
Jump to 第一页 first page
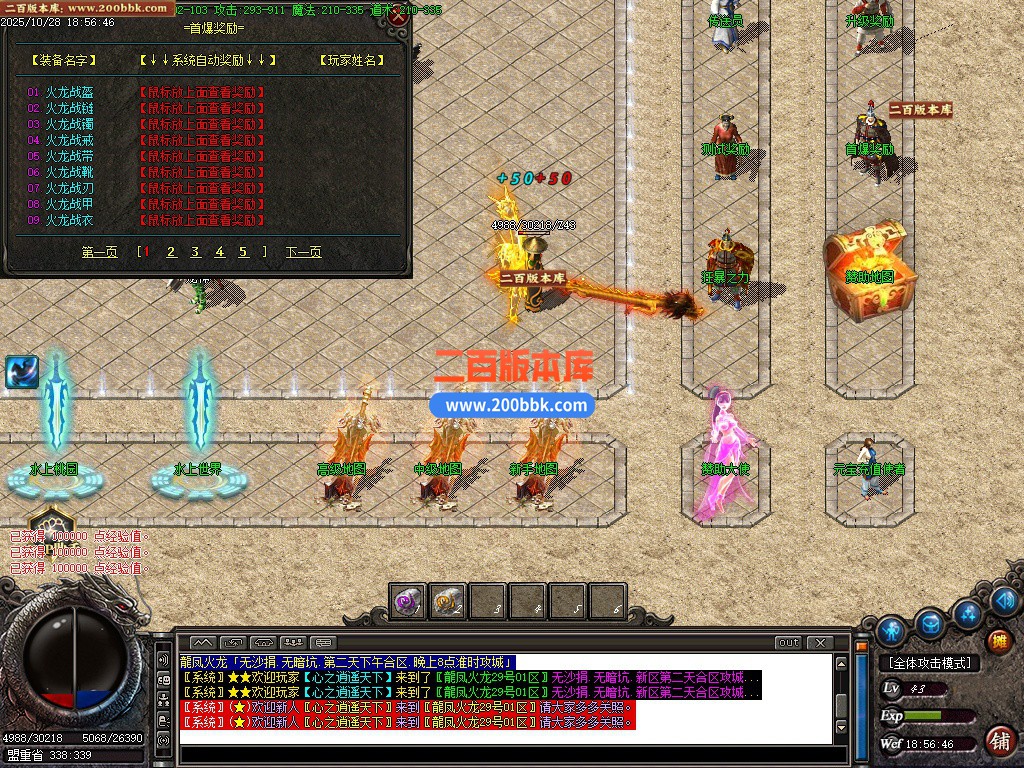[x=99, y=252]
